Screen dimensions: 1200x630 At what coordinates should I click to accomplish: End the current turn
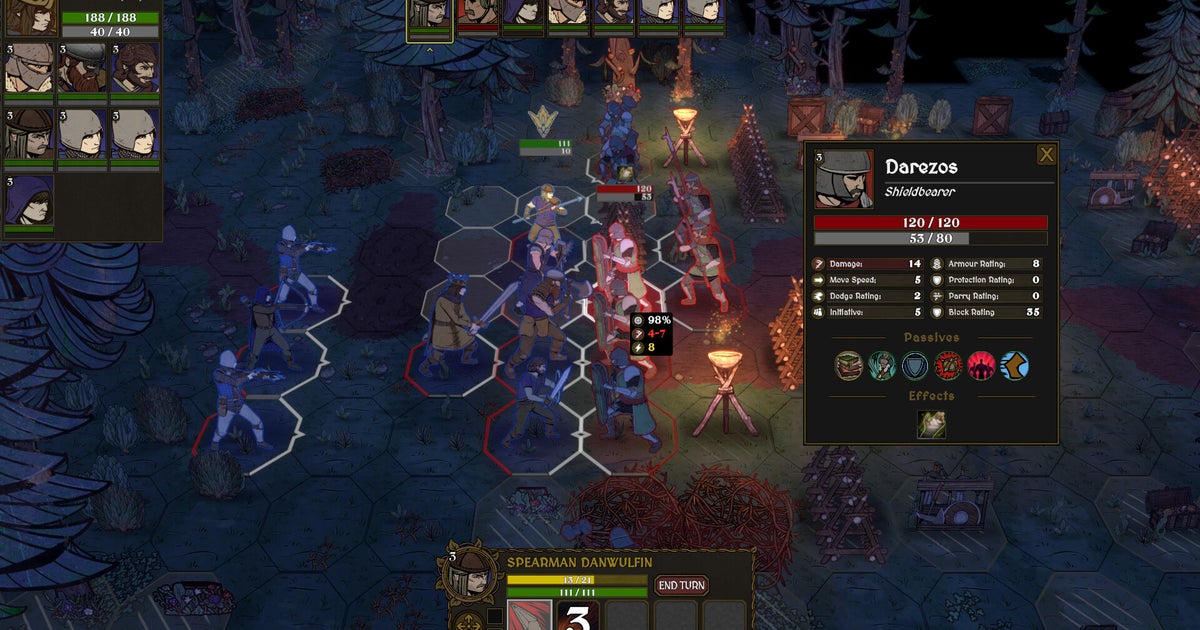click(x=680, y=585)
